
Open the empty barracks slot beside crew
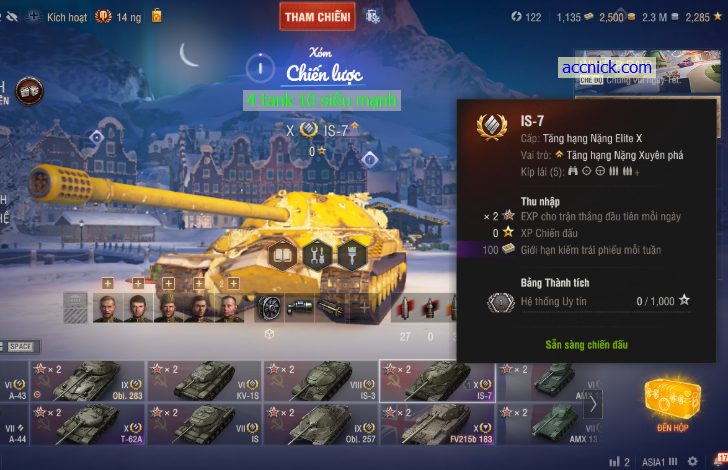pos(76,308)
